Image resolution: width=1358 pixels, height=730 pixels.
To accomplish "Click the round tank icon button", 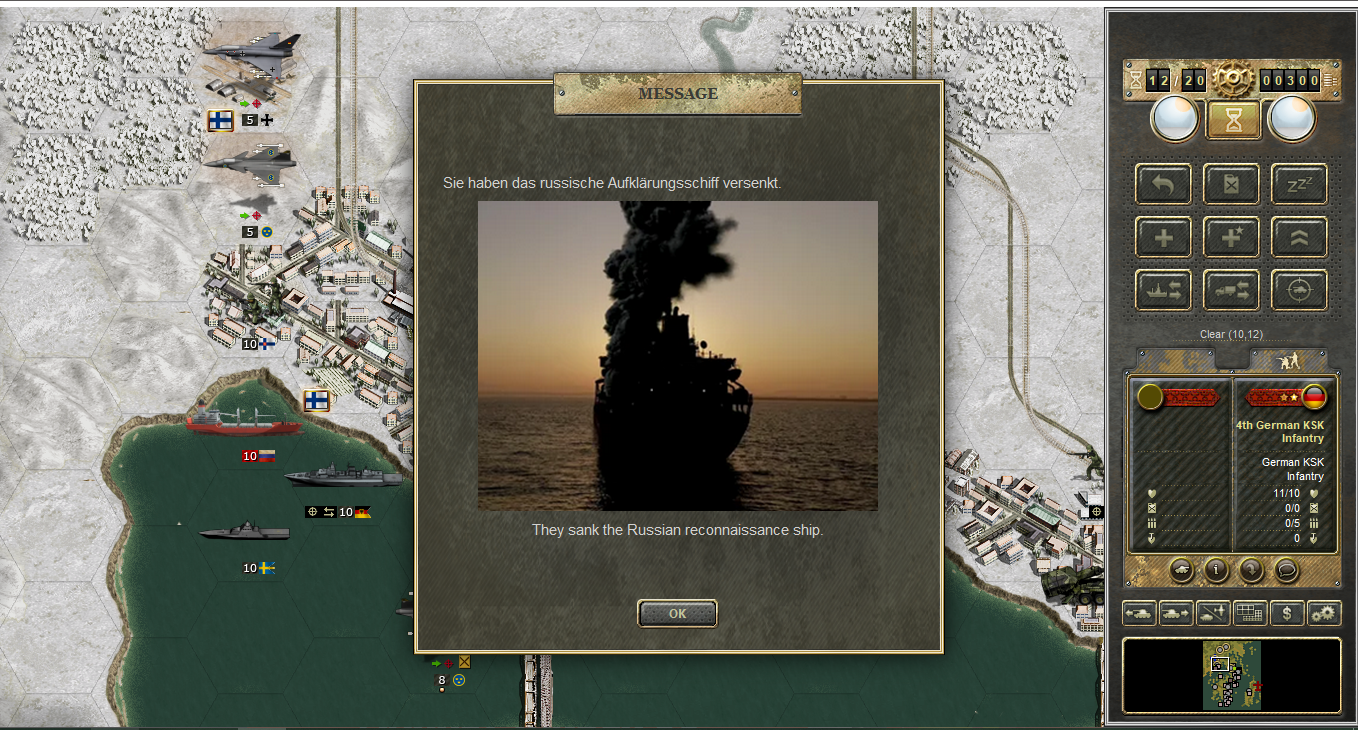I will tap(1181, 570).
